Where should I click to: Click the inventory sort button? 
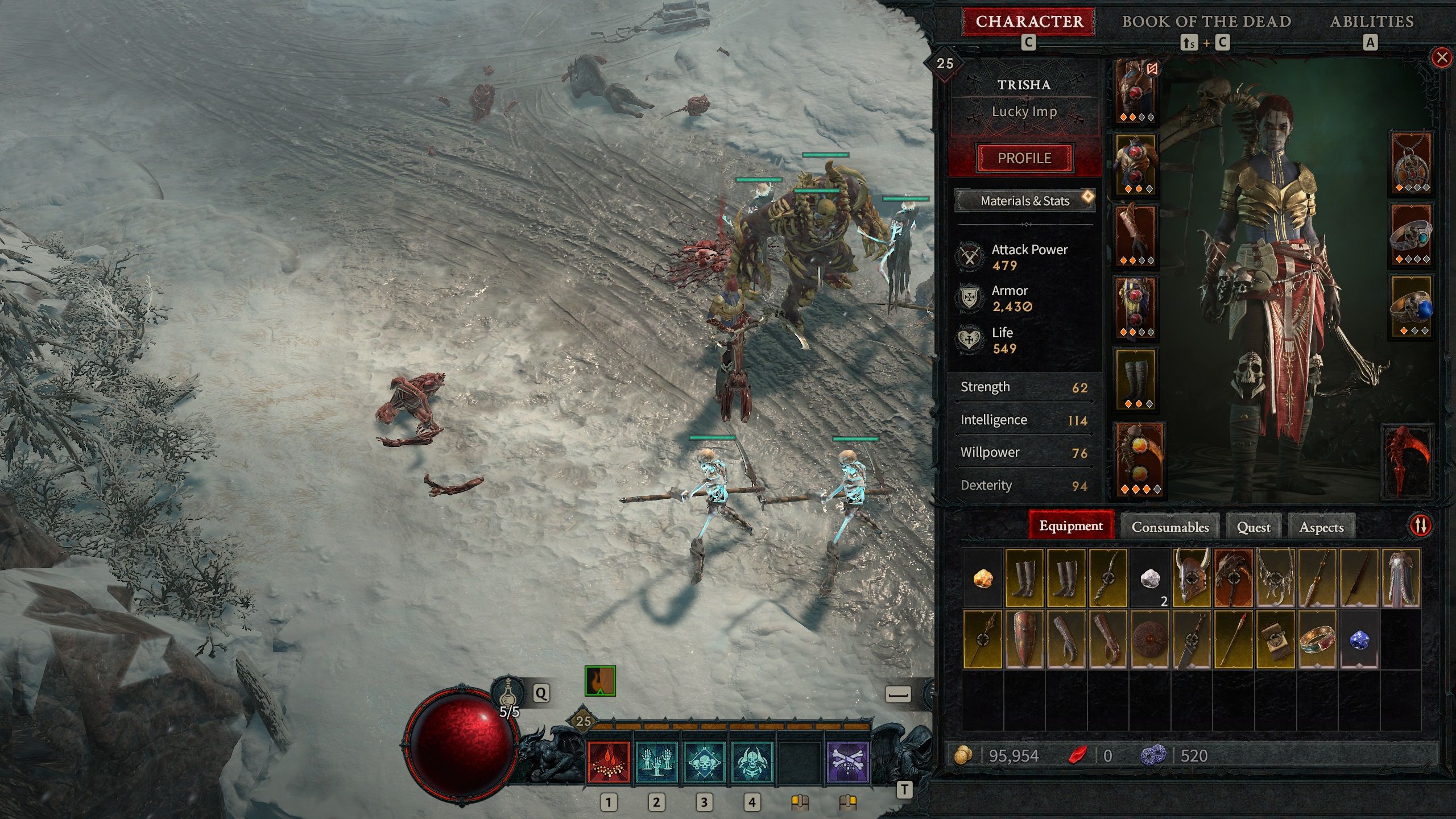click(1420, 526)
